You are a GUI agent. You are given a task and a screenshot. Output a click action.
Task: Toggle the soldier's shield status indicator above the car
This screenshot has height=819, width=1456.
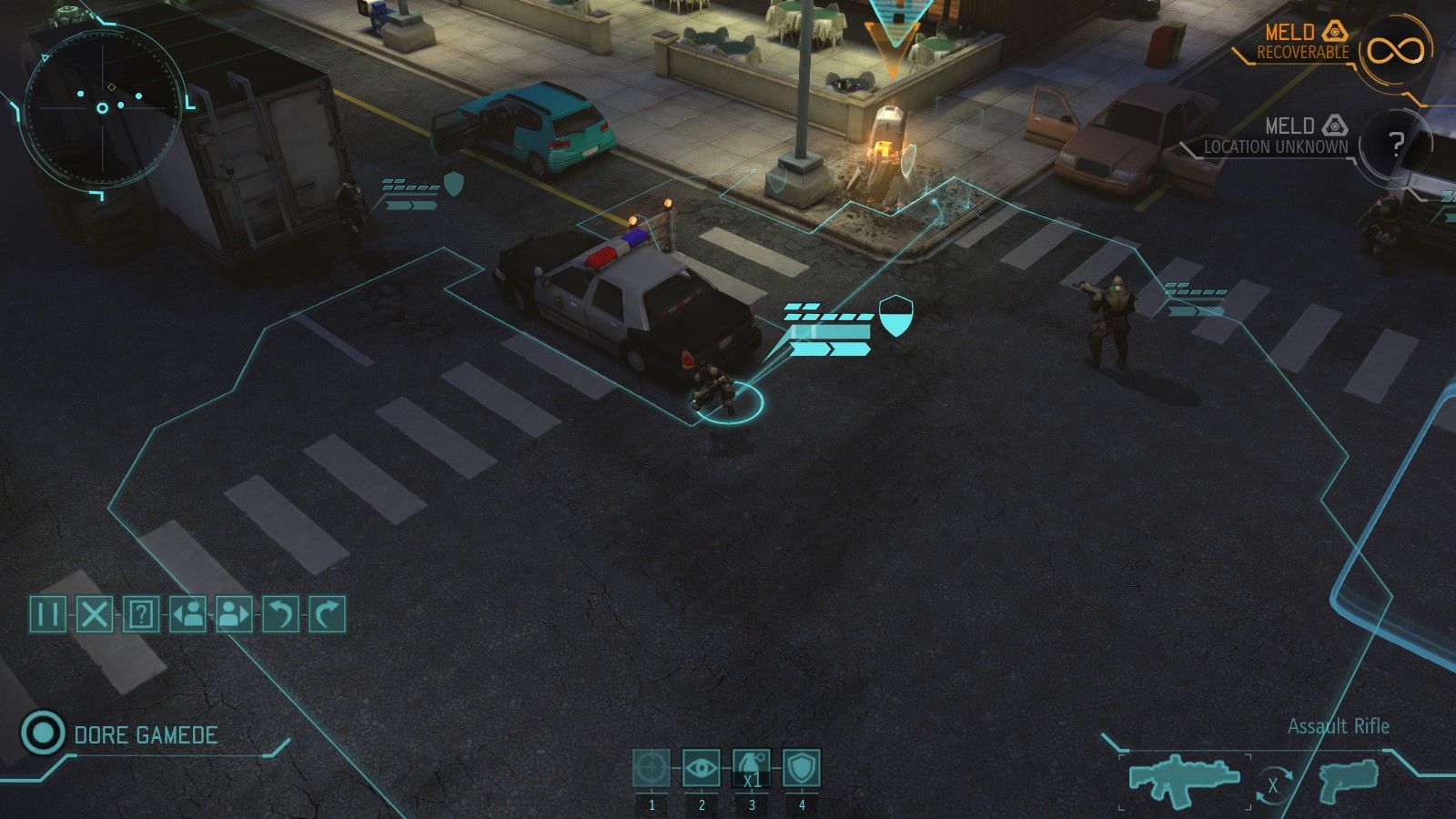point(895,315)
